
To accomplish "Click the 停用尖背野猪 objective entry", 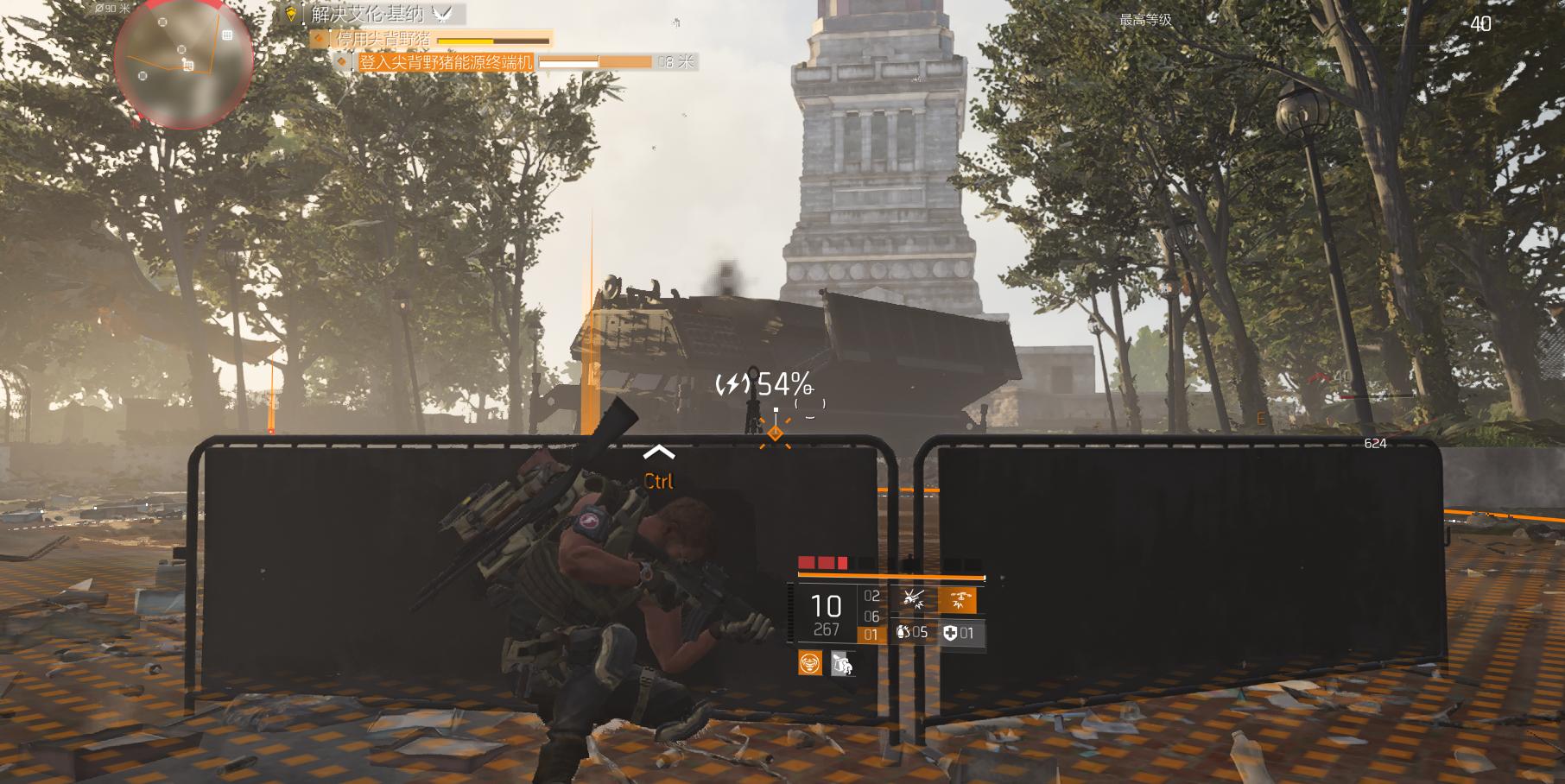I will click(382, 39).
